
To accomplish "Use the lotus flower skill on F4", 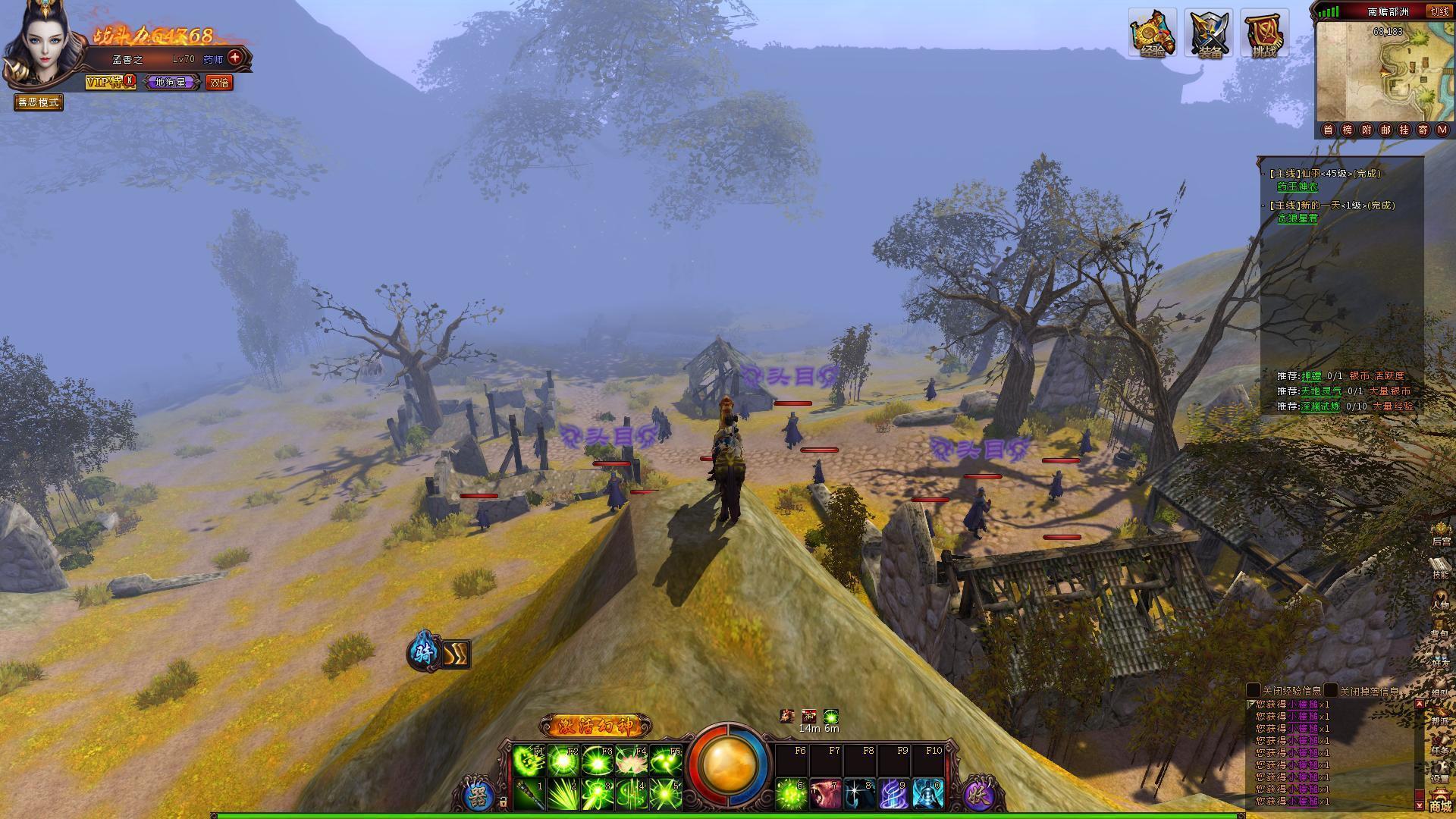I will click(x=631, y=761).
